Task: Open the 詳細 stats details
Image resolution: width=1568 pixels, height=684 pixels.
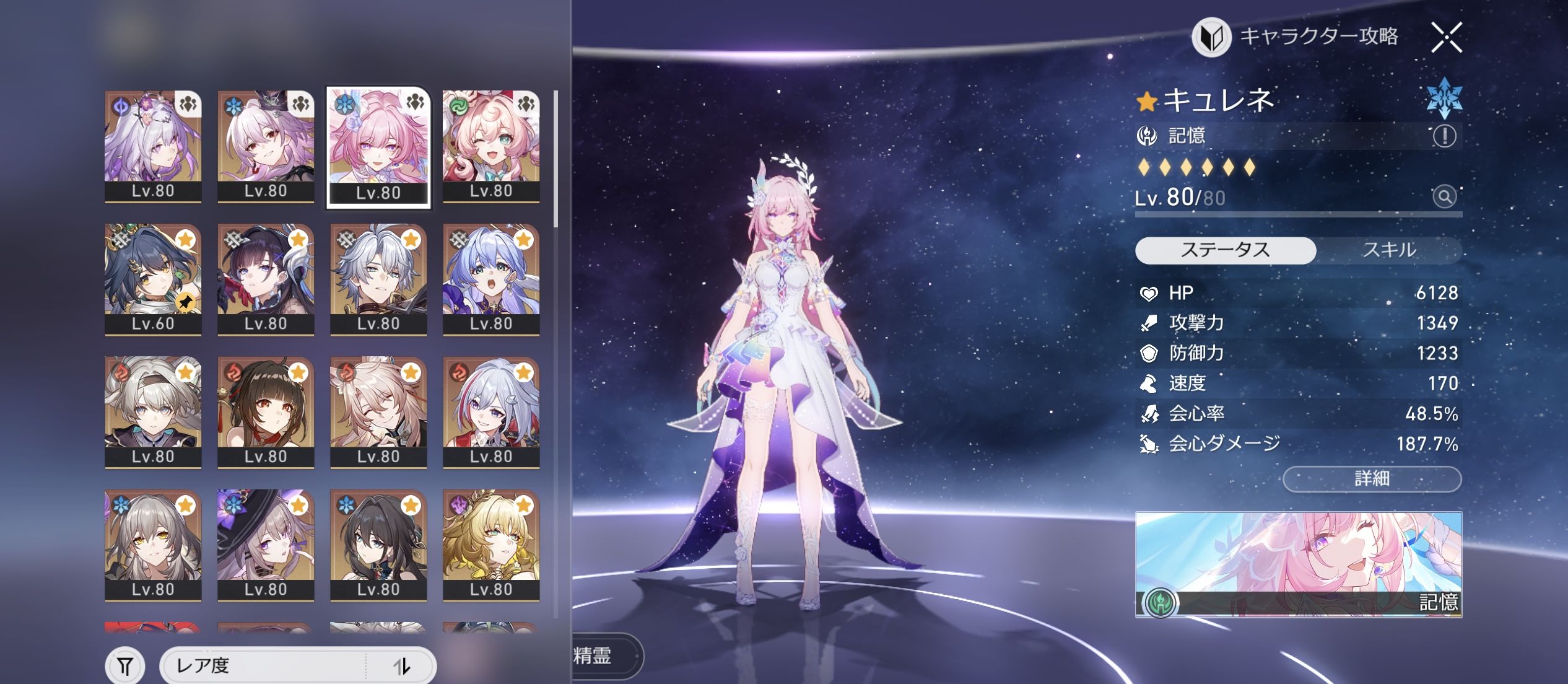Action: pos(1372,478)
